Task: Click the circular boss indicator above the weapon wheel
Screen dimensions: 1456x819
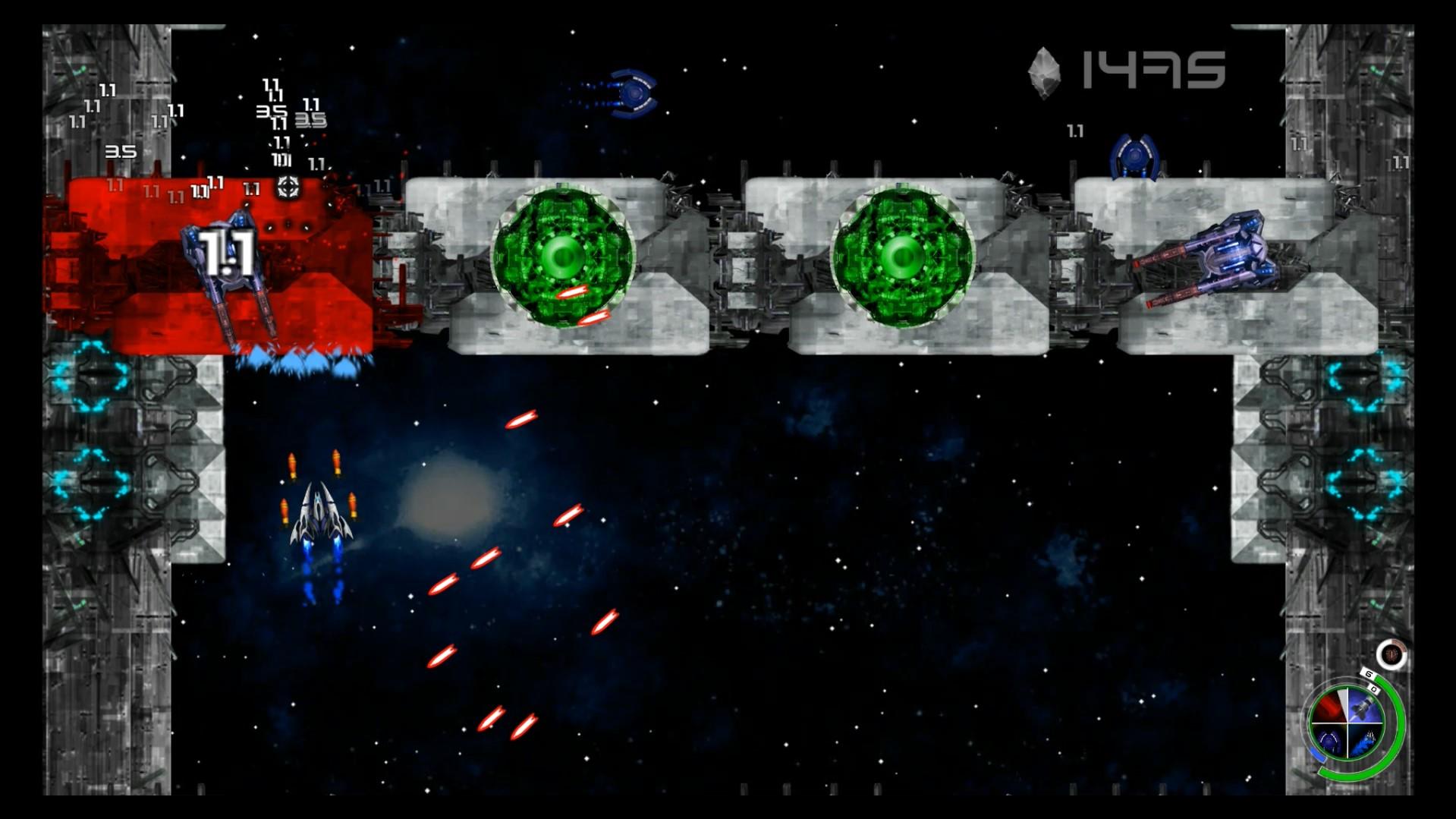Action: [1392, 656]
